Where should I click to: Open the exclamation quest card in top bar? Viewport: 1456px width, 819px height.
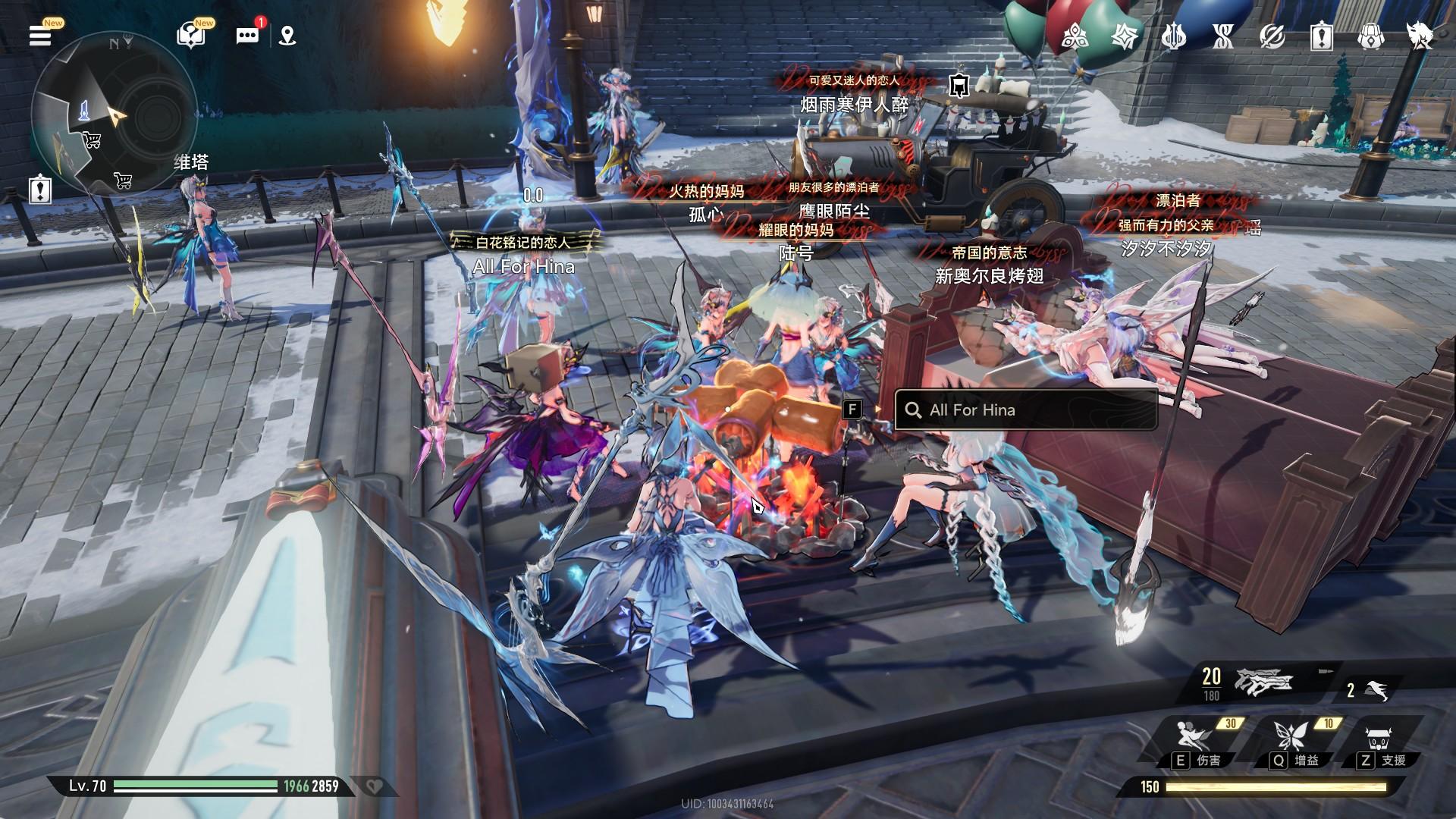[x=1321, y=36]
